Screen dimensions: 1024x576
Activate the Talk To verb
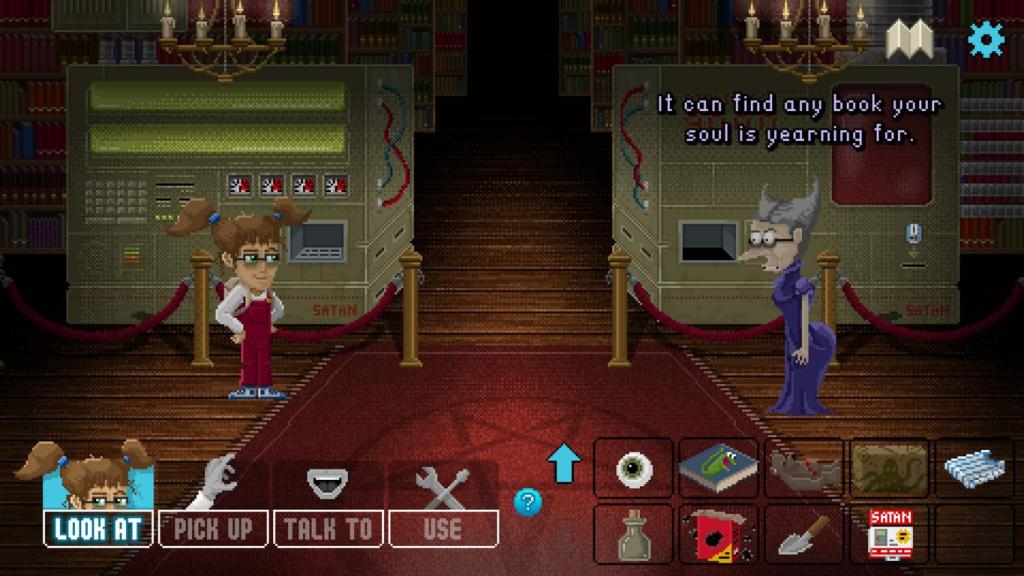327,528
